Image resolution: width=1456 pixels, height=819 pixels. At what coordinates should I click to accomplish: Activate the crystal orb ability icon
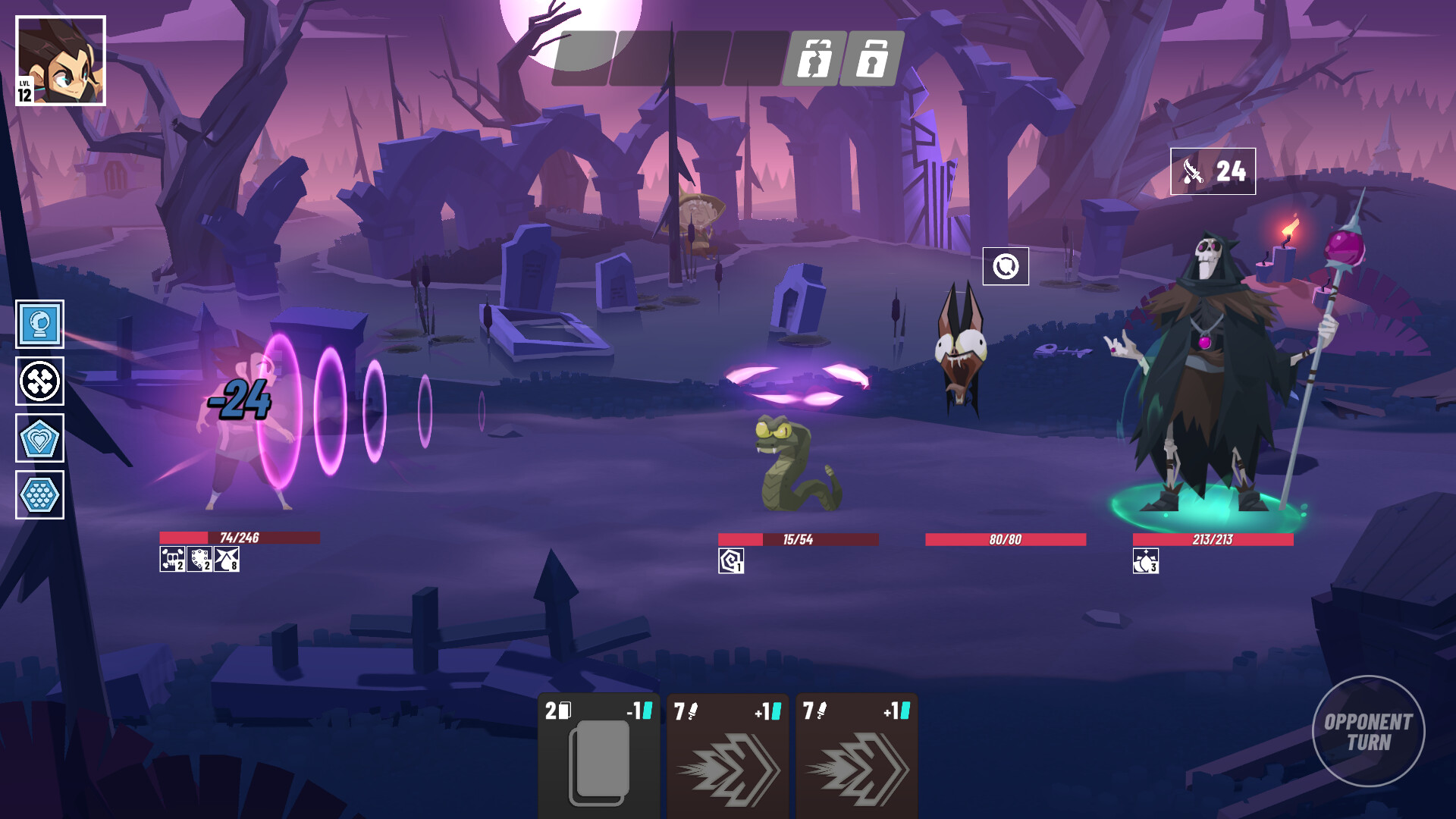click(39, 325)
